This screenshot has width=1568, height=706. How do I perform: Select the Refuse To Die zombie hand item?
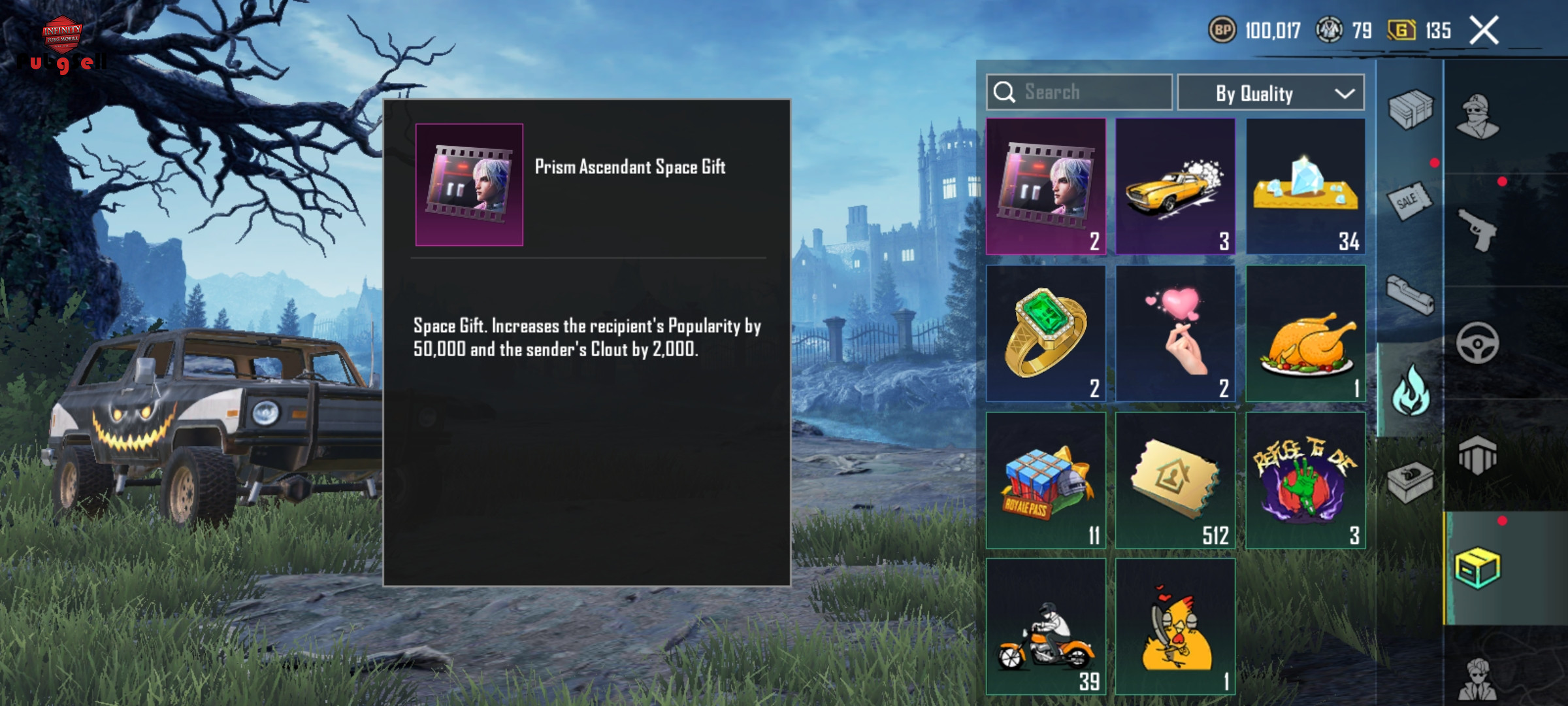1305,480
